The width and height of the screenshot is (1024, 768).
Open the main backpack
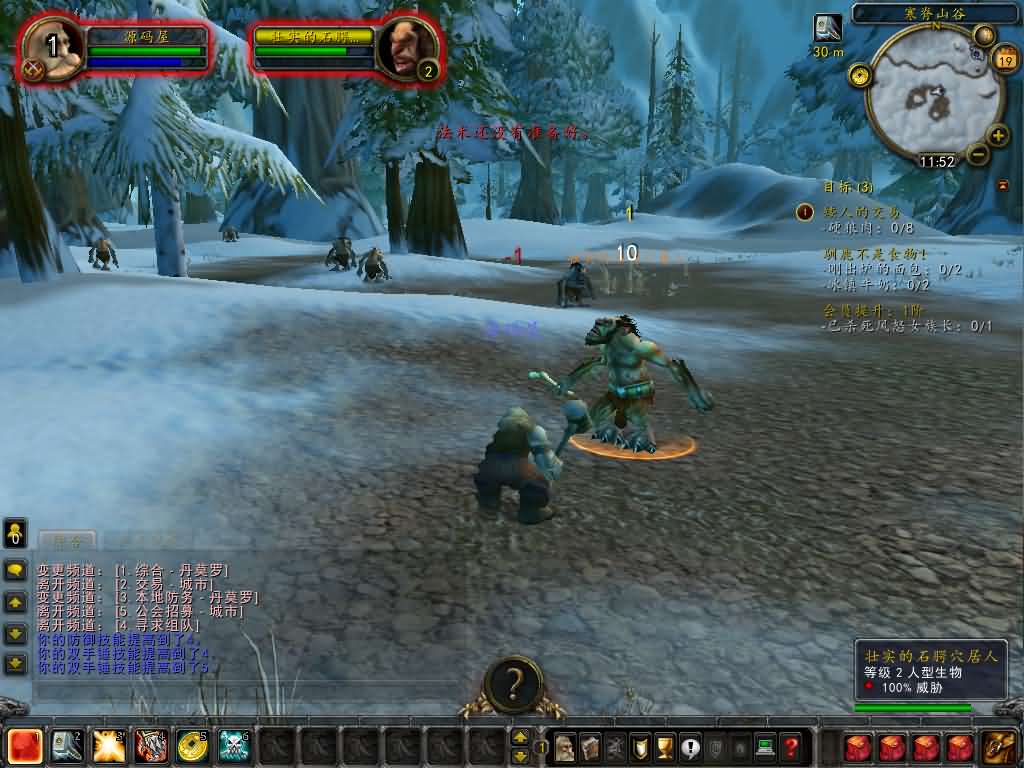coord(998,747)
